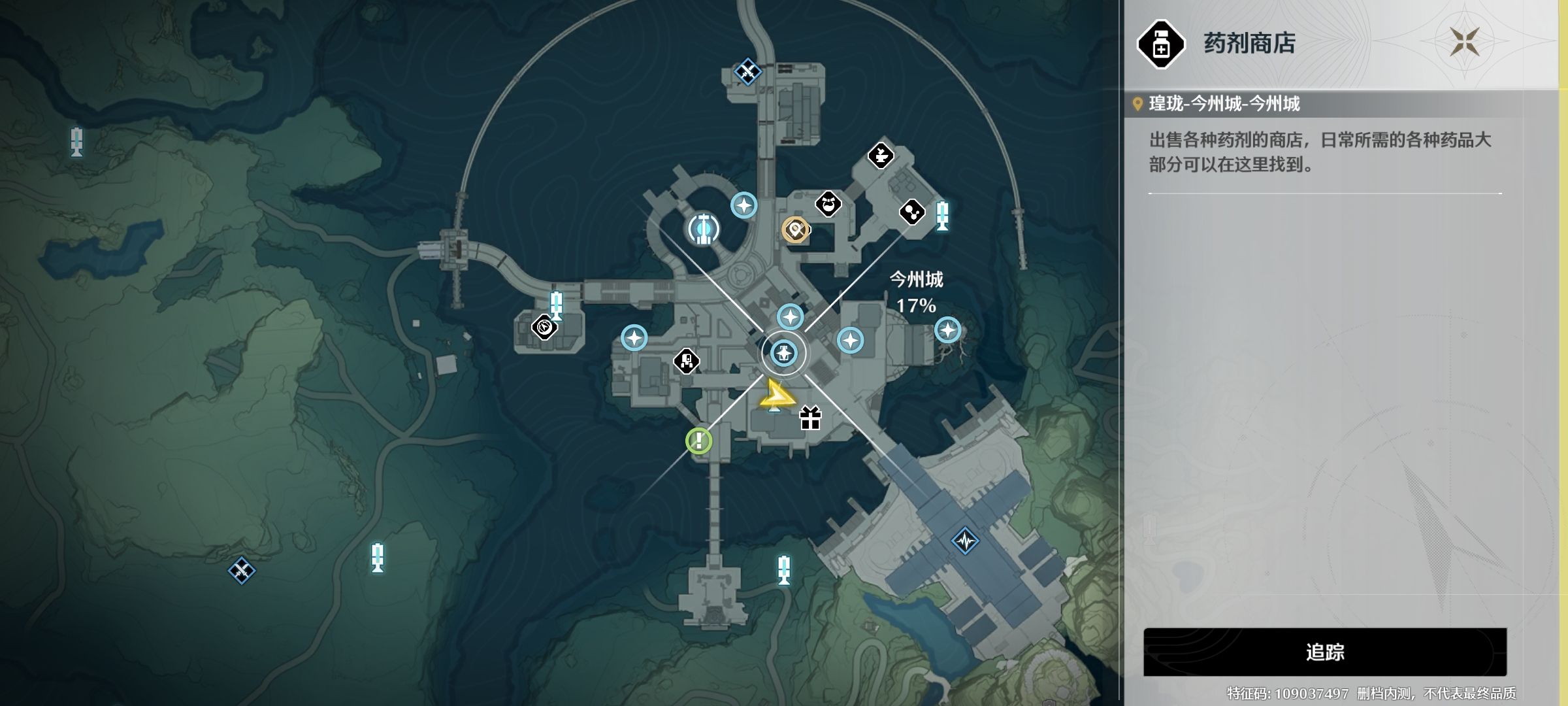Viewport: 1568px width, 706px height.
Task: Select the angry face shop marker
Action: pyautogui.click(x=828, y=204)
